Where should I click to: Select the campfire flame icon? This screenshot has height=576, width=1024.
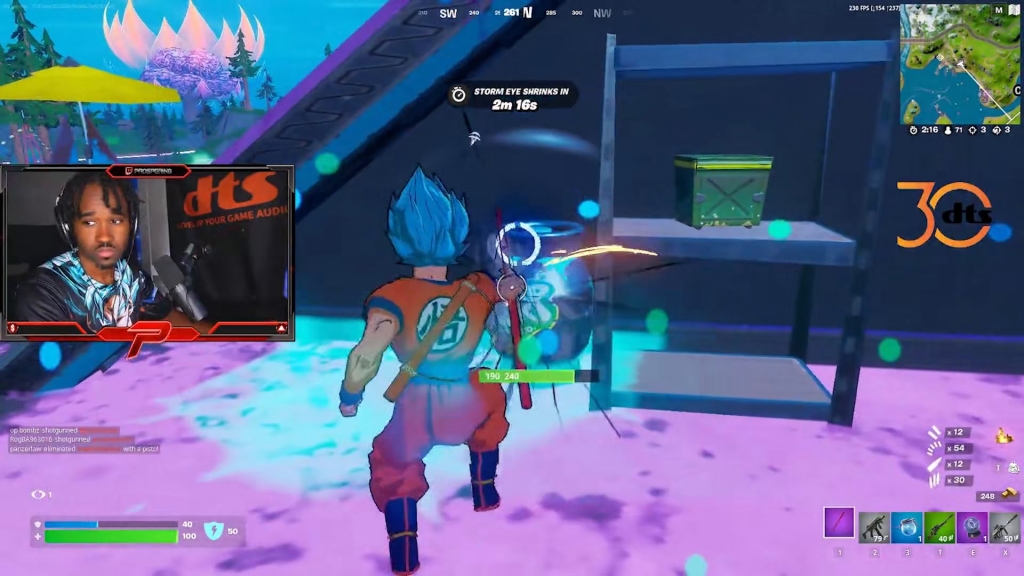click(x=1004, y=435)
